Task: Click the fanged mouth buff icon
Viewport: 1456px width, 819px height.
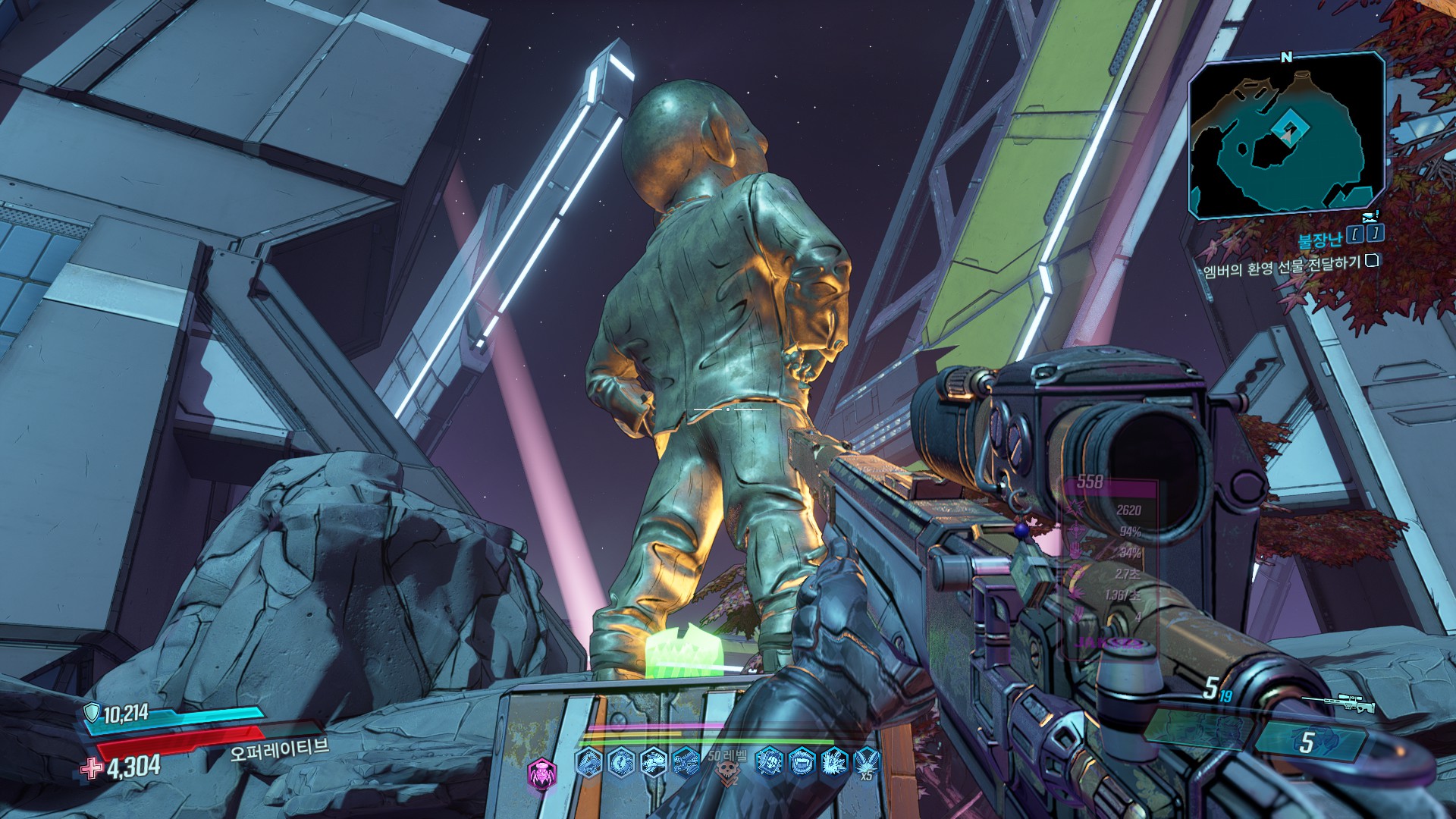Action: pos(802,761)
